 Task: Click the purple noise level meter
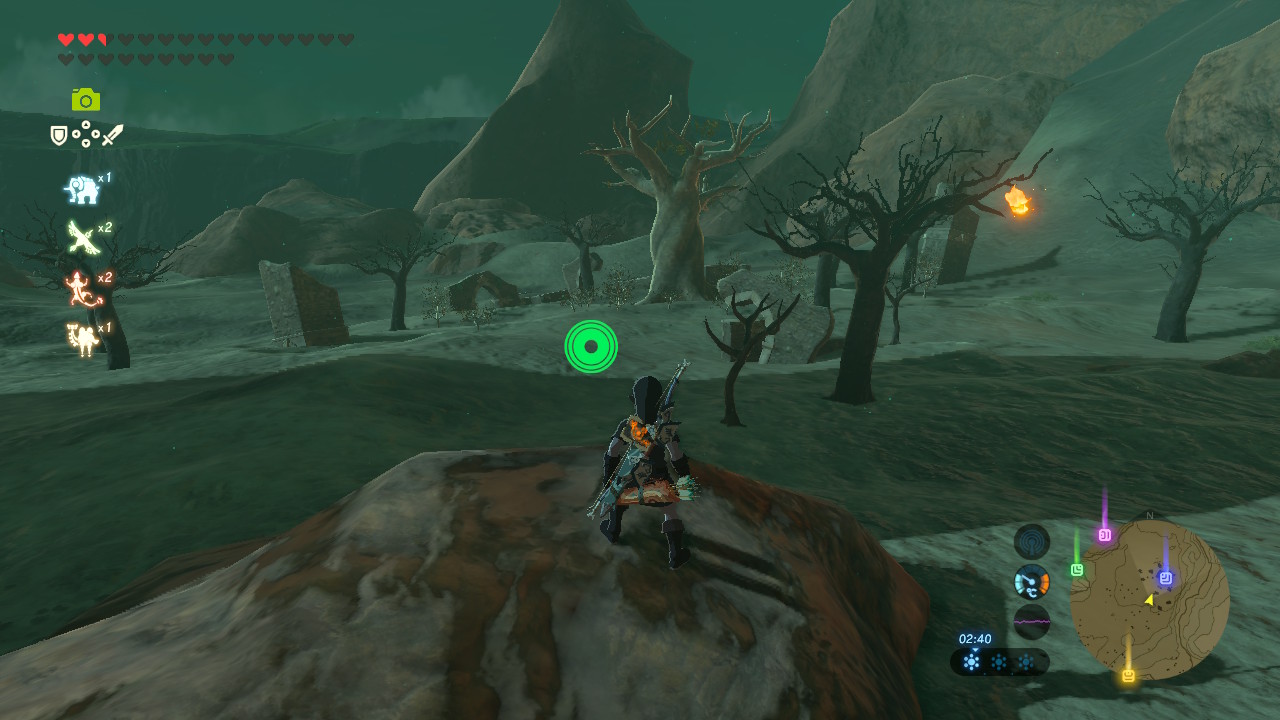pyautogui.click(x=1032, y=621)
